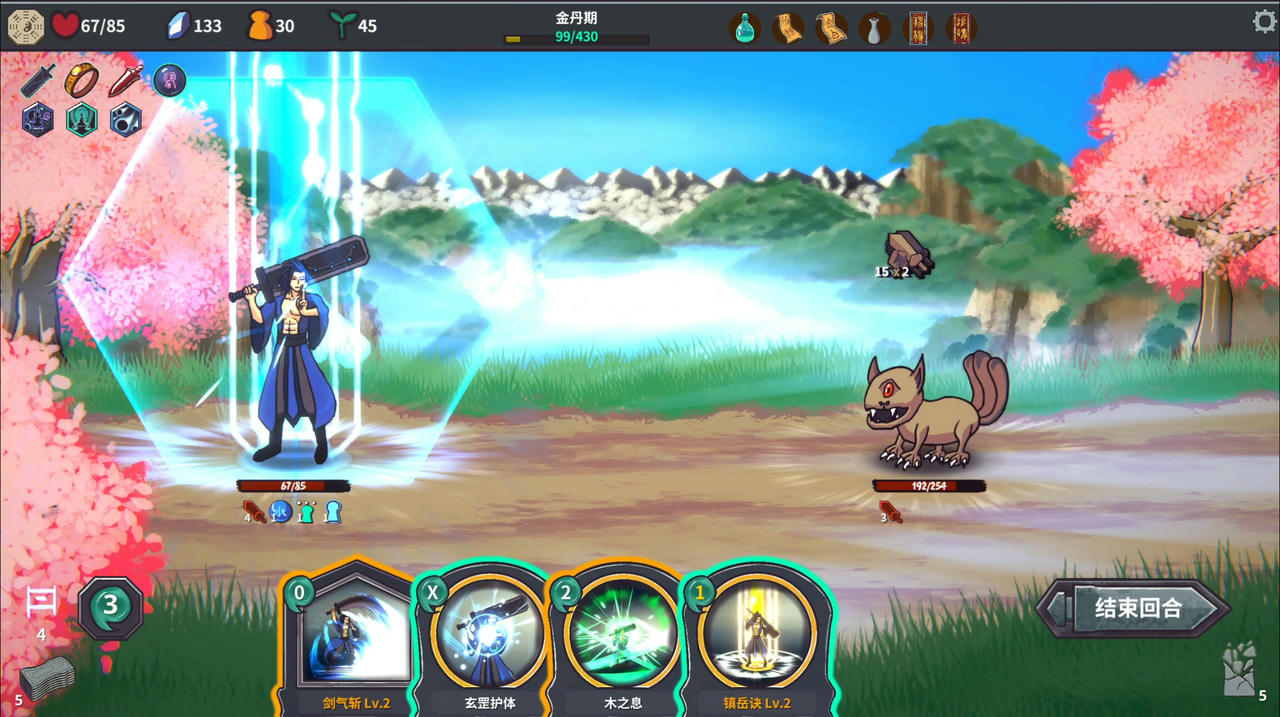Use the teal potion bottle item
The height and width of the screenshot is (717, 1280).
pyautogui.click(x=745, y=28)
